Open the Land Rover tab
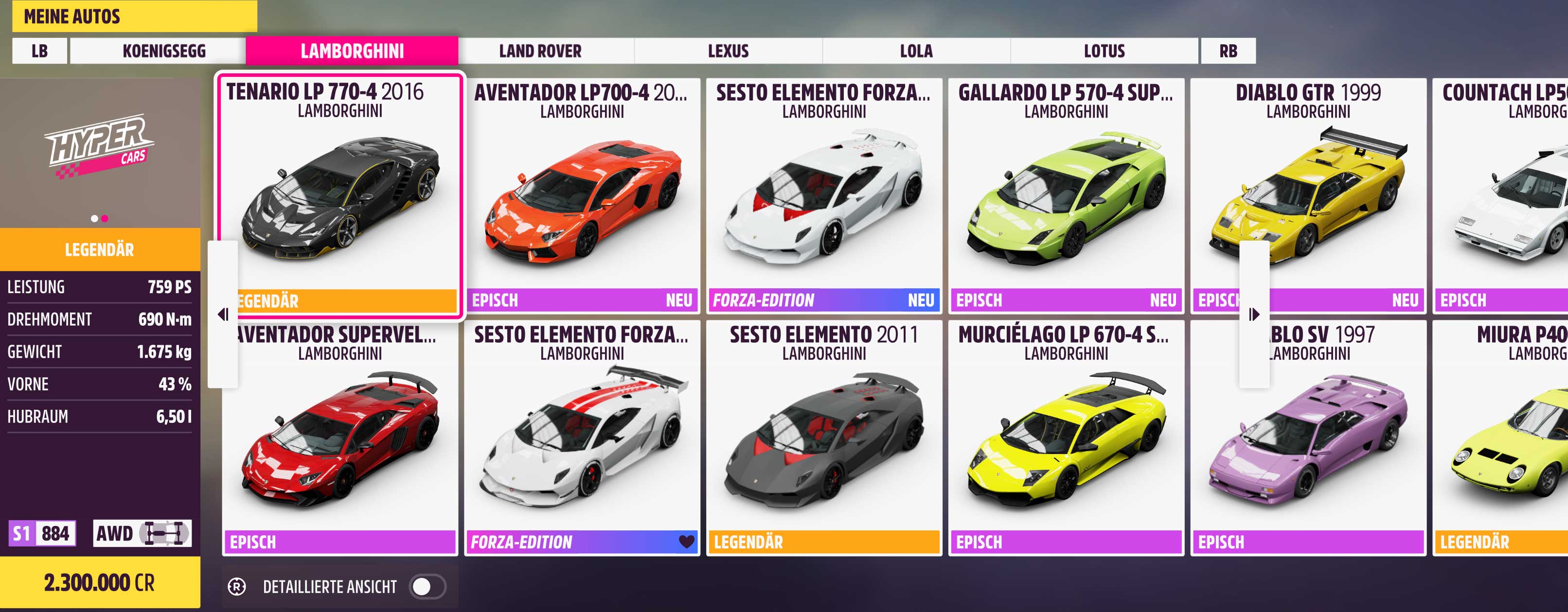The height and width of the screenshot is (612, 1568). pyautogui.click(x=540, y=51)
